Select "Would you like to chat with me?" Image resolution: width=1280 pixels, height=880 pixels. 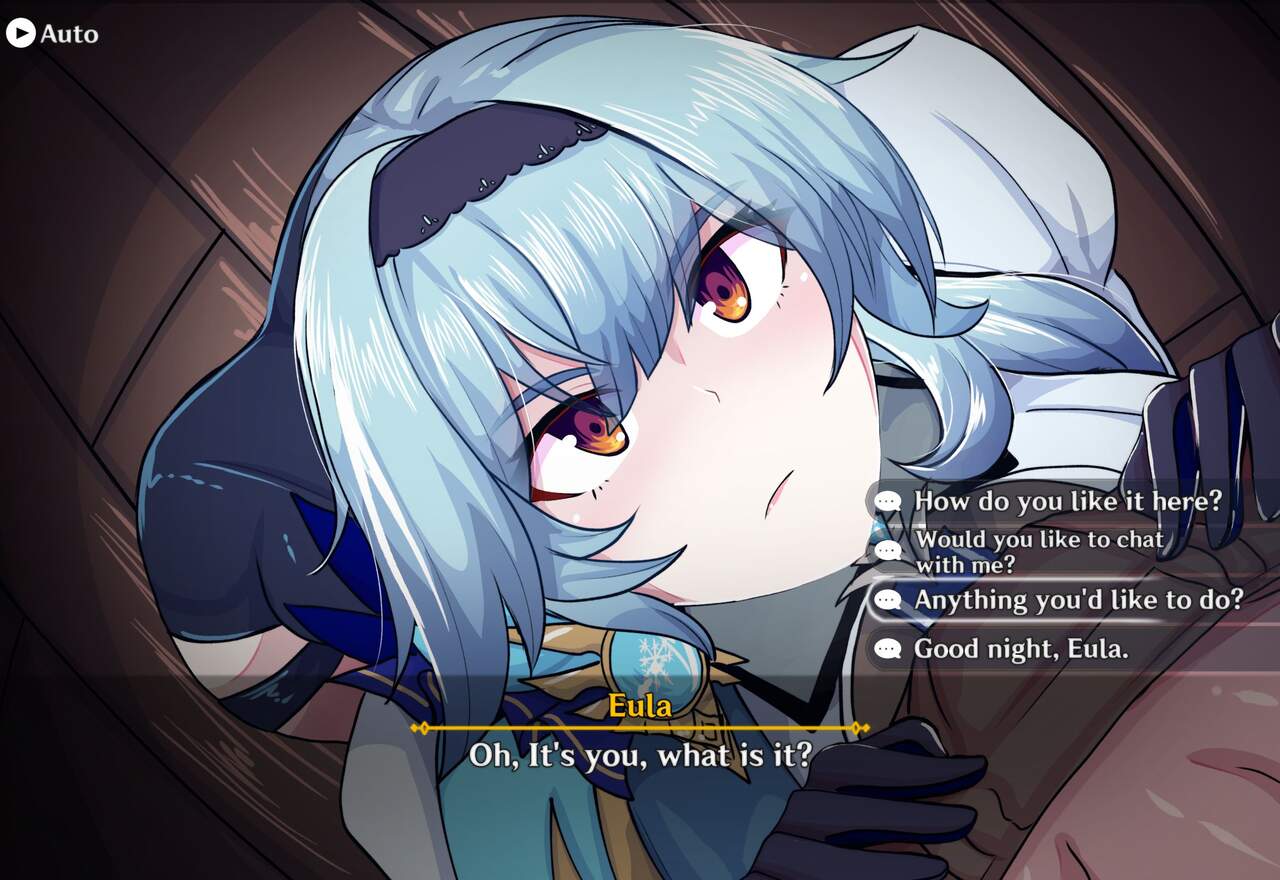pos(1038,551)
